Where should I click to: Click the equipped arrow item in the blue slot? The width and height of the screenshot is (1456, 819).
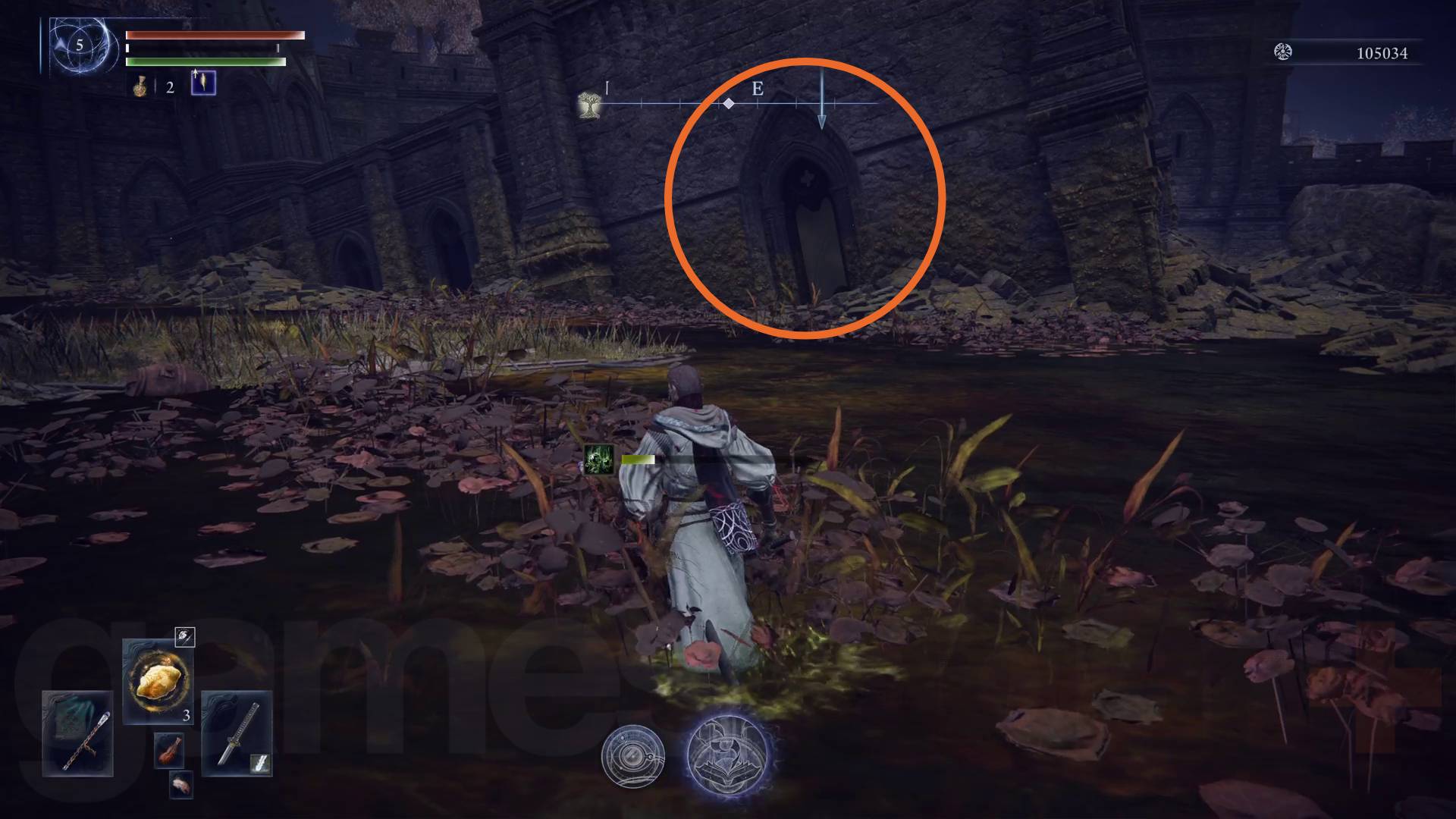click(203, 83)
